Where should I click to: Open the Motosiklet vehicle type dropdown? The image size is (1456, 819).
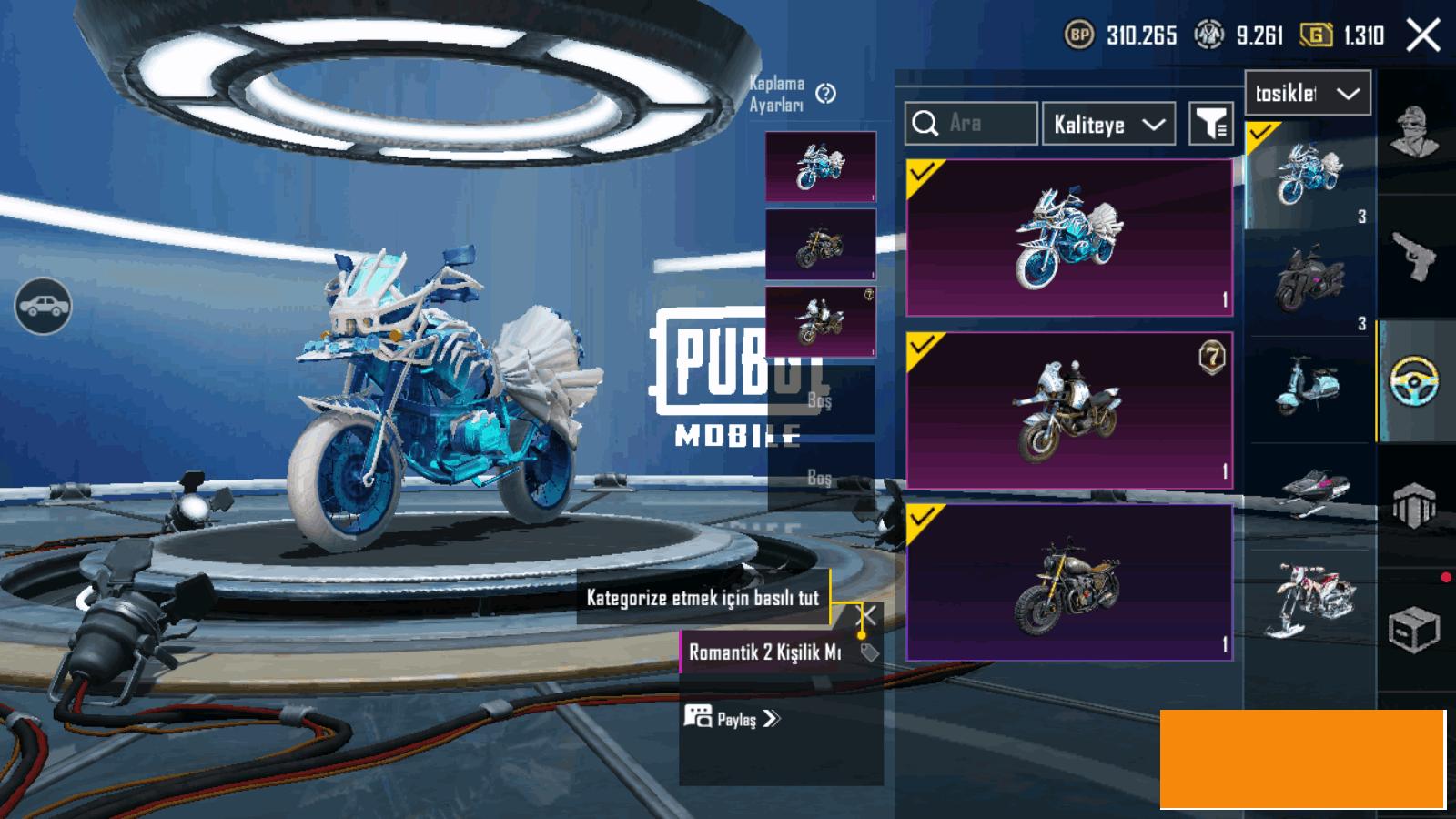[1307, 93]
